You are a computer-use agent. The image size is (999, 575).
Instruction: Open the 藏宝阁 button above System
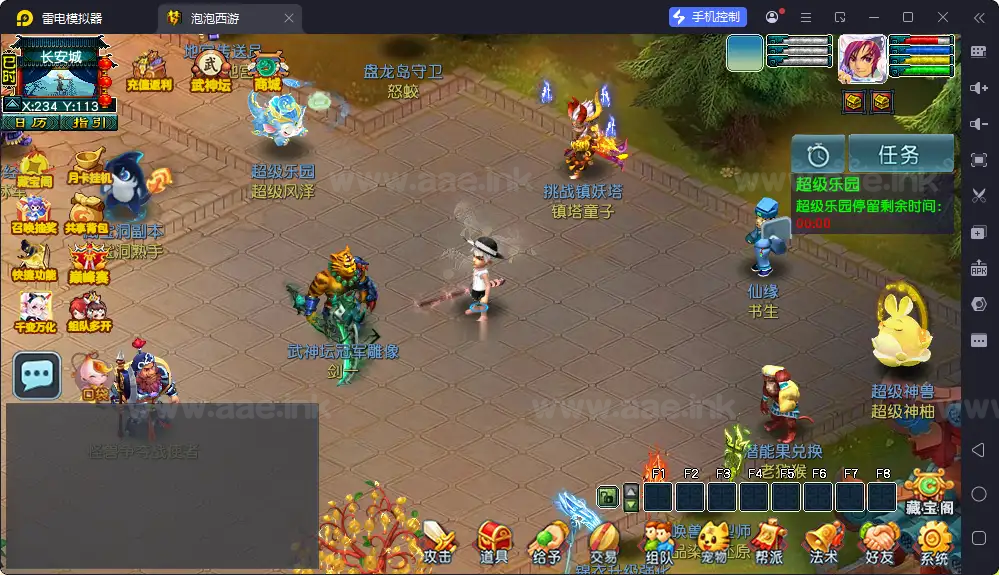929,493
